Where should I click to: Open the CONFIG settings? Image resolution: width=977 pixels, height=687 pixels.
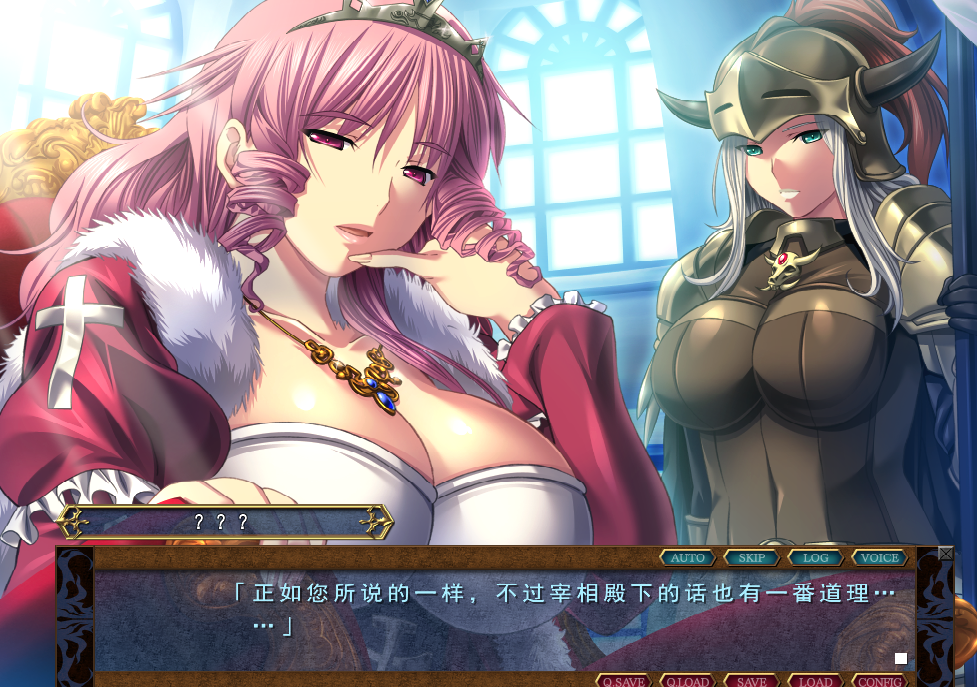point(880,681)
